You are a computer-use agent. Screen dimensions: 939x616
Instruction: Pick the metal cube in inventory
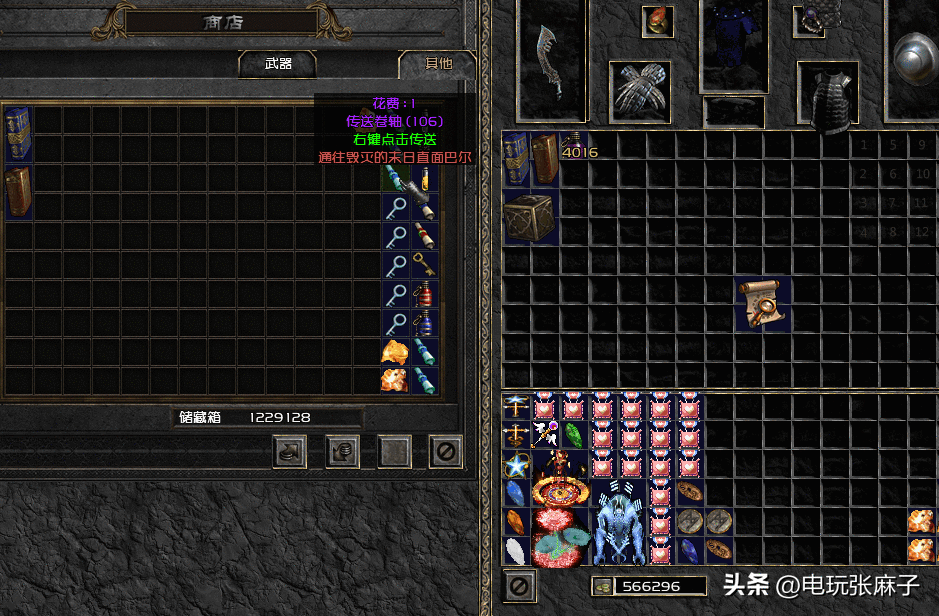[x=530, y=219]
